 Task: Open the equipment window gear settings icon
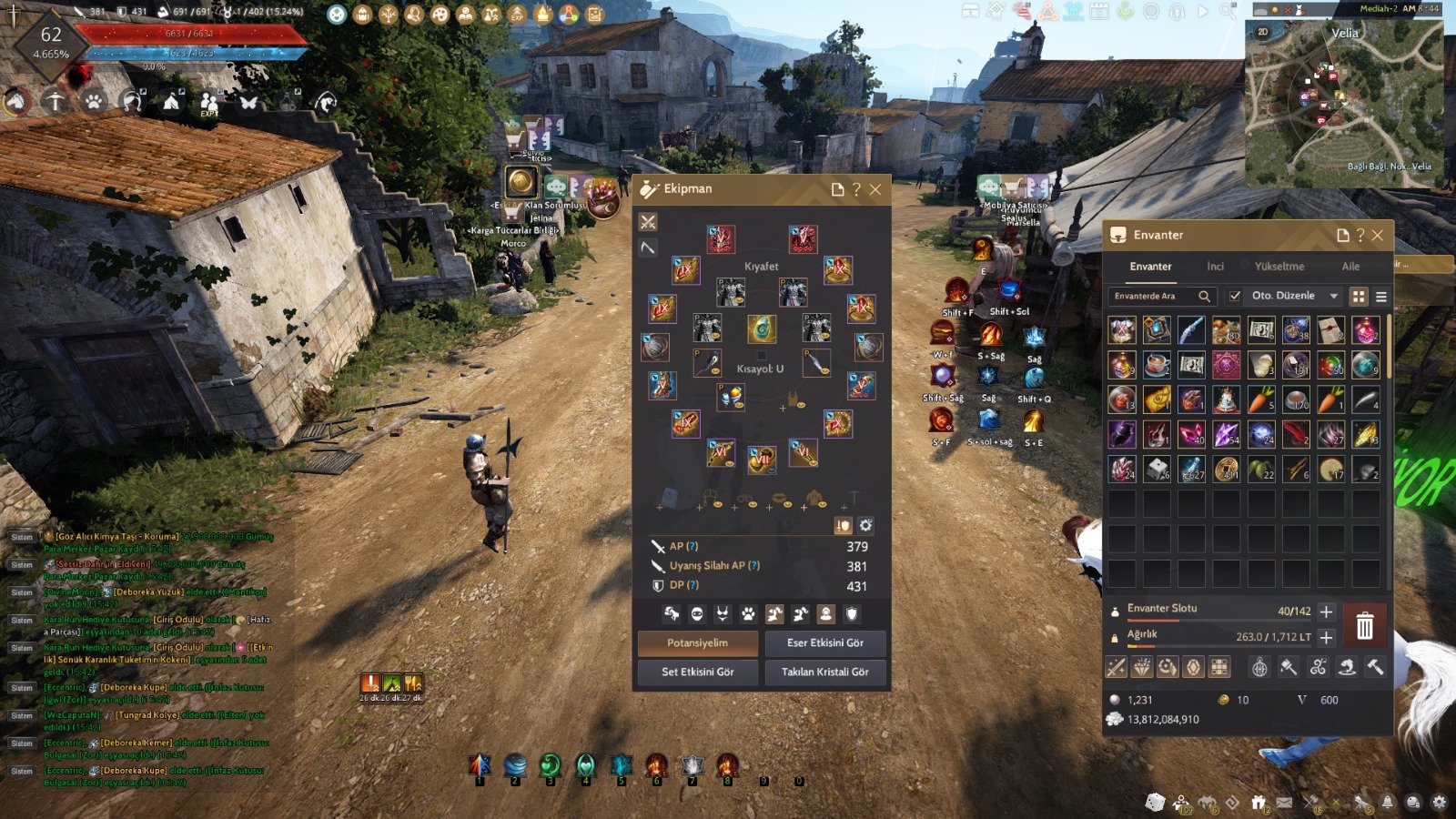coord(865,525)
